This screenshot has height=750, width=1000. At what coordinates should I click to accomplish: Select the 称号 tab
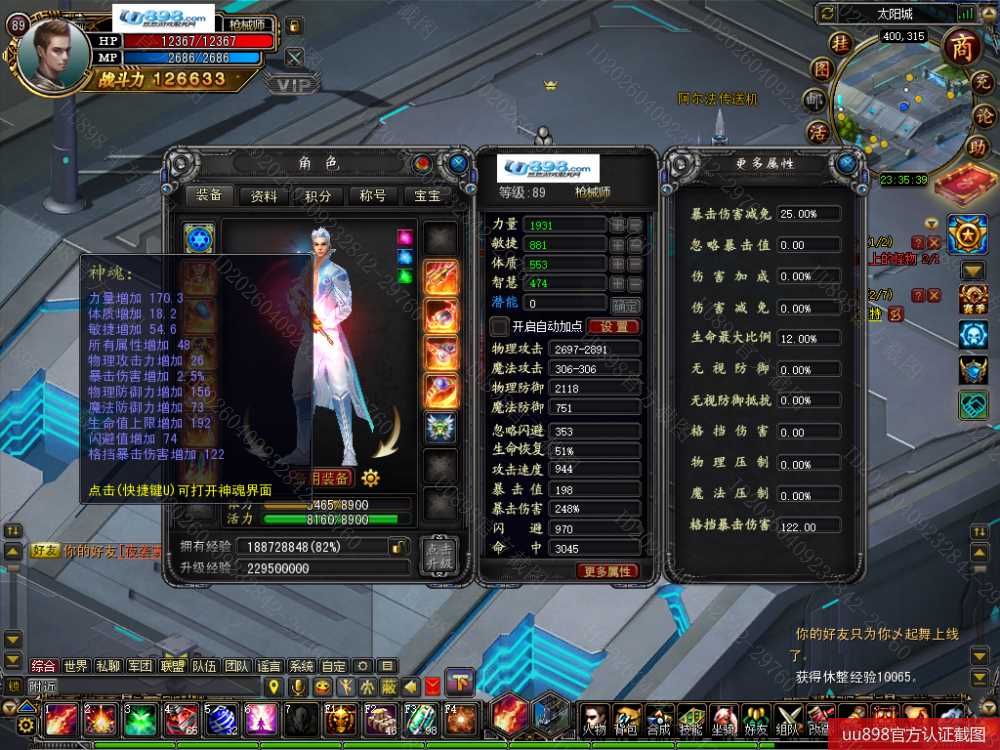373,196
